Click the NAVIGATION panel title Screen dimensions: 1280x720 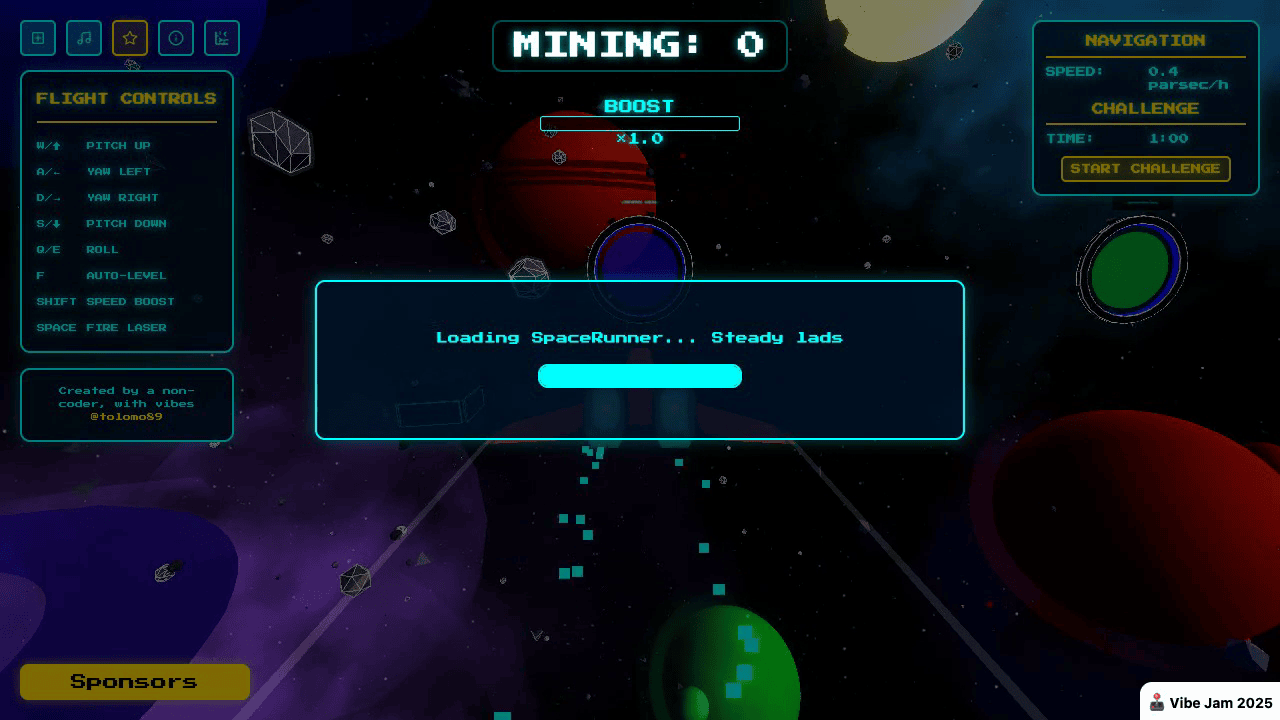(x=1146, y=40)
